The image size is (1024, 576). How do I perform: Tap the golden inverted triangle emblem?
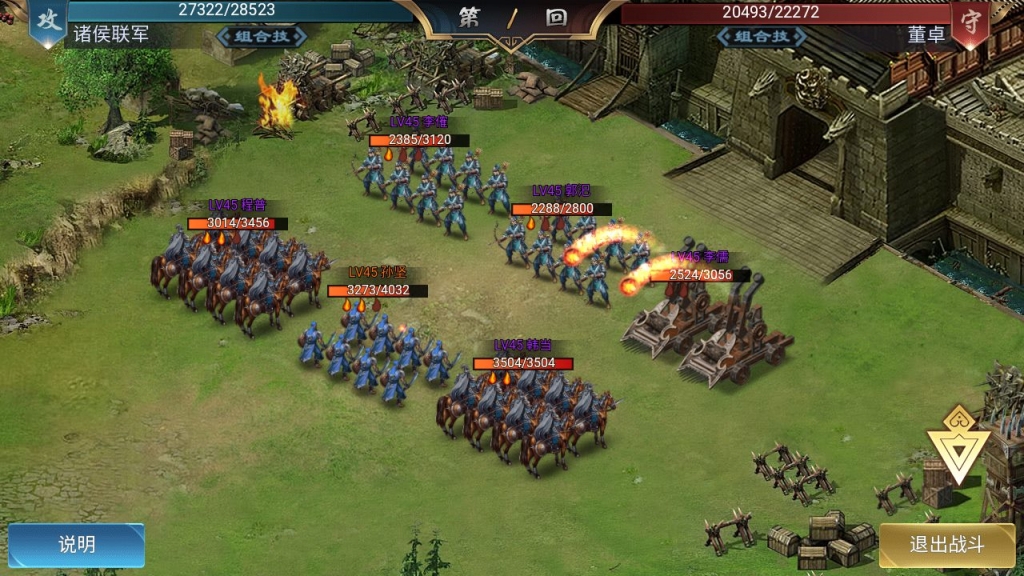(x=957, y=445)
